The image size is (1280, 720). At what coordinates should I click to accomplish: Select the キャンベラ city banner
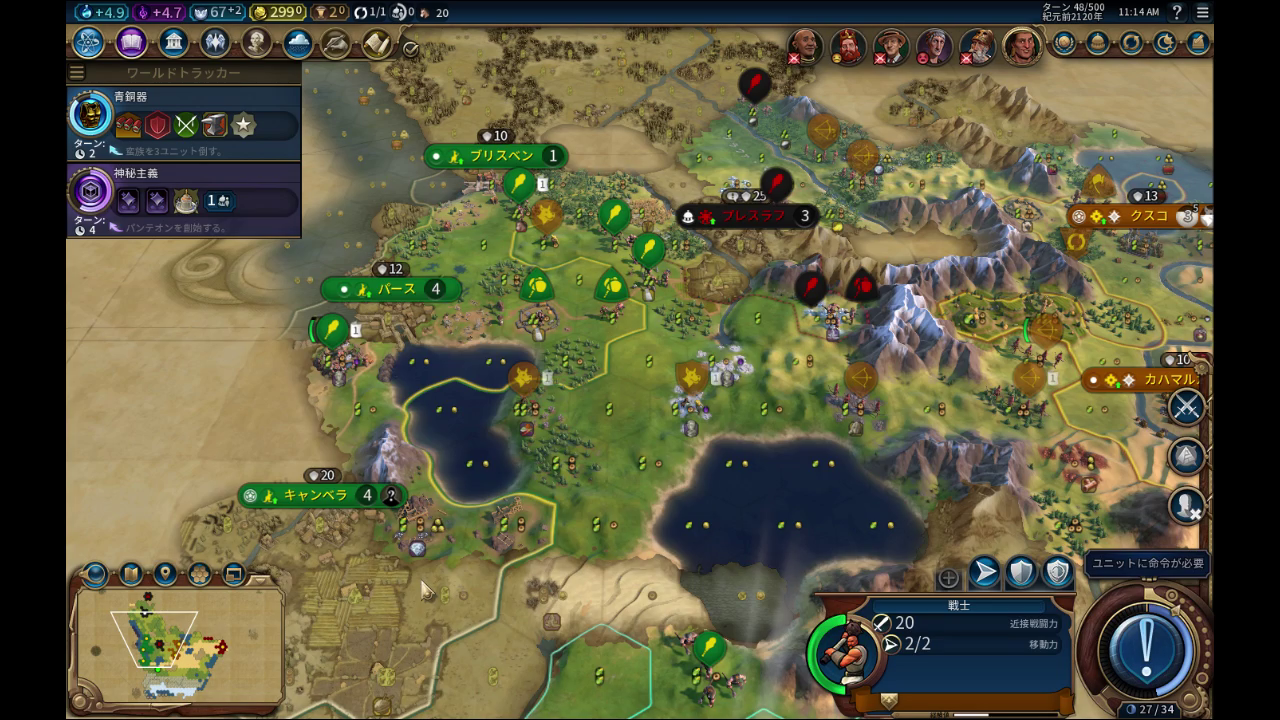(x=315, y=495)
